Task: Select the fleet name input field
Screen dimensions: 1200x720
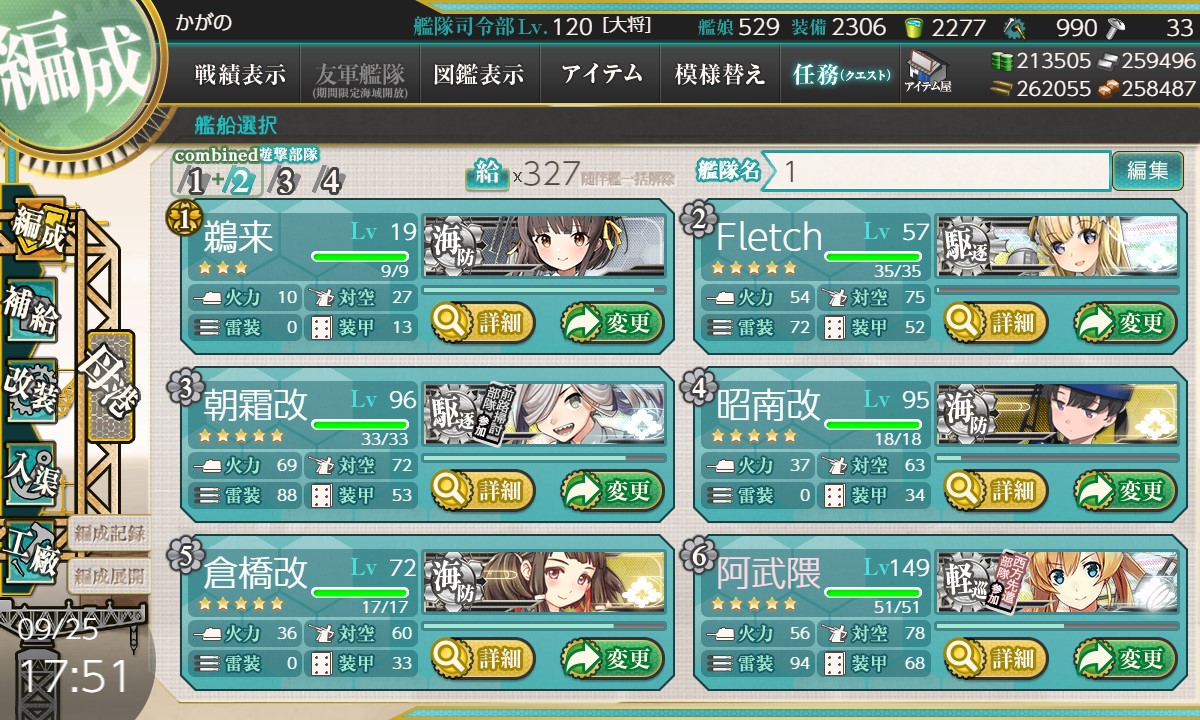Action: (x=940, y=171)
